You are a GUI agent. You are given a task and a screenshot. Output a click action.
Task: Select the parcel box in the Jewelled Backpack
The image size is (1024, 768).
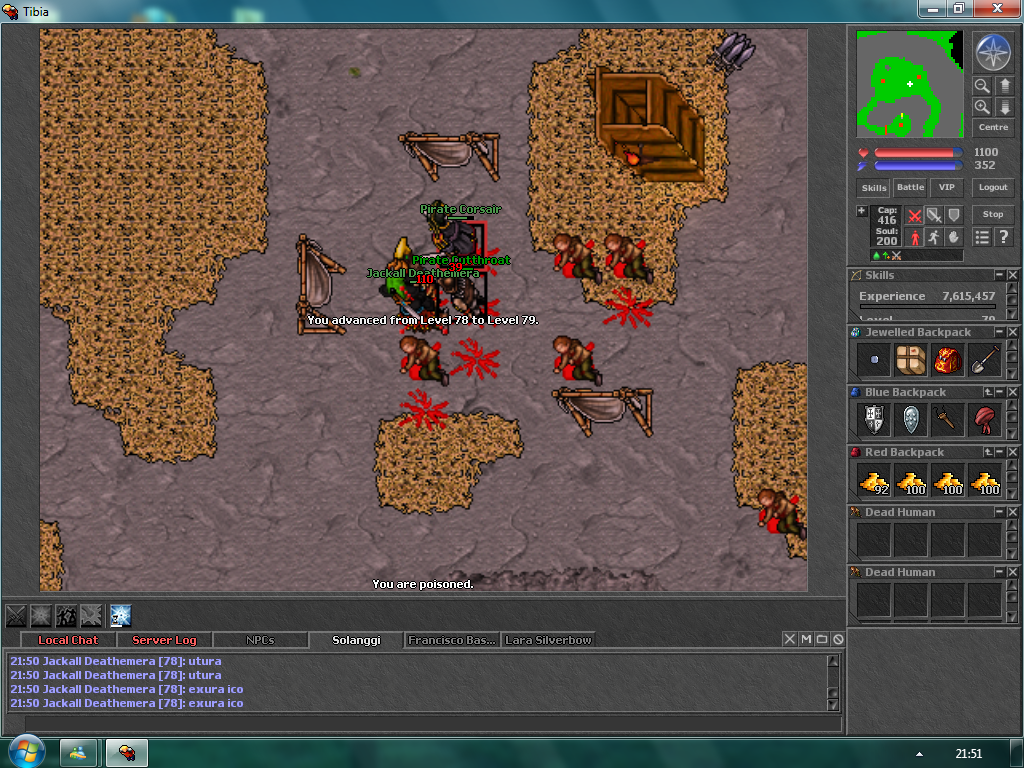pos(910,360)
